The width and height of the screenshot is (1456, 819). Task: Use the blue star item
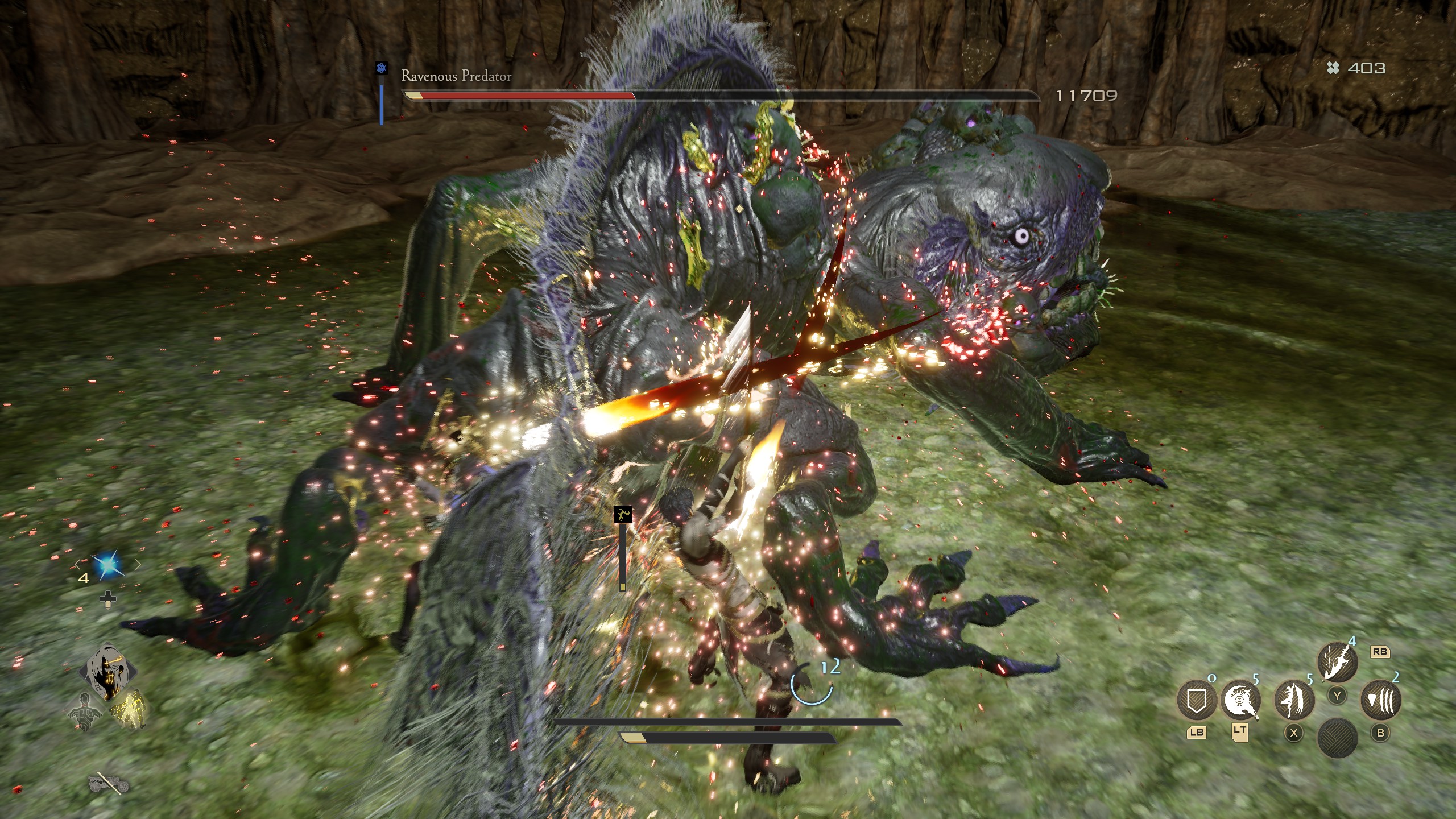tap(107, 565)
